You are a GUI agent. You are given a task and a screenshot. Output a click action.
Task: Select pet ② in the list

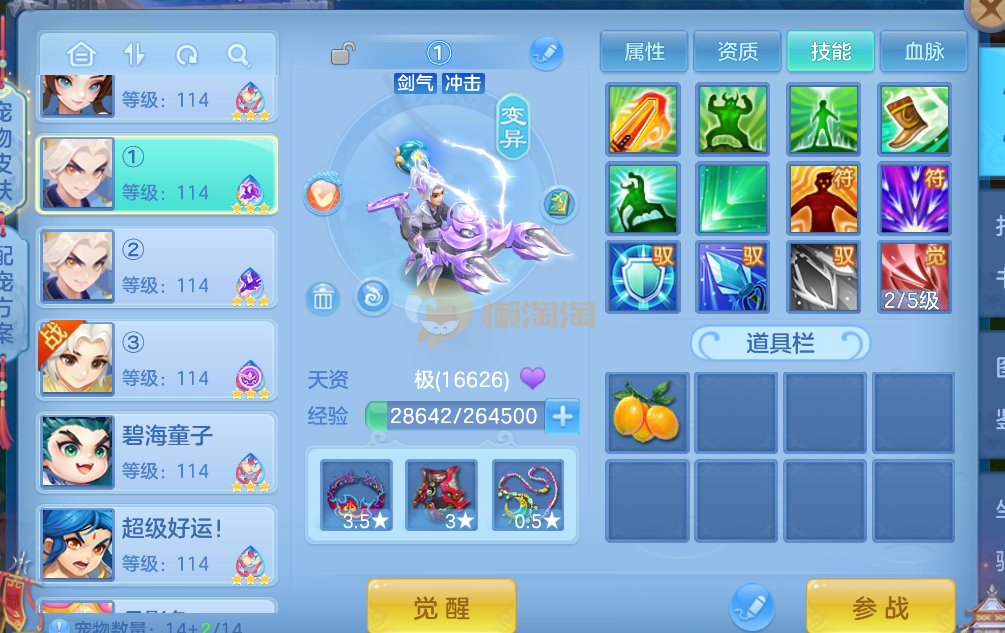[157, 268]
